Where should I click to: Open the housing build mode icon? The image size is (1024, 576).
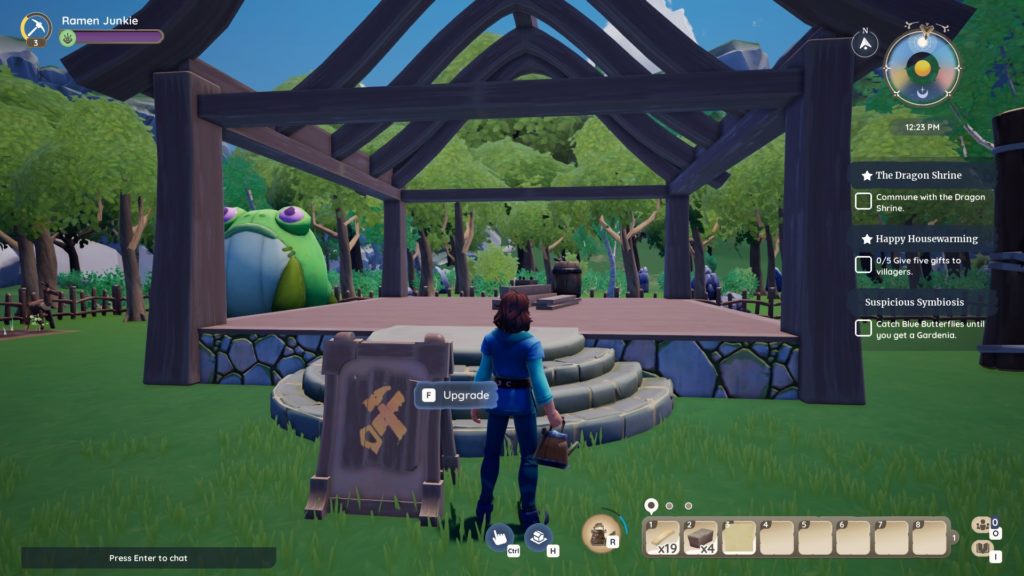click(539, 538)
